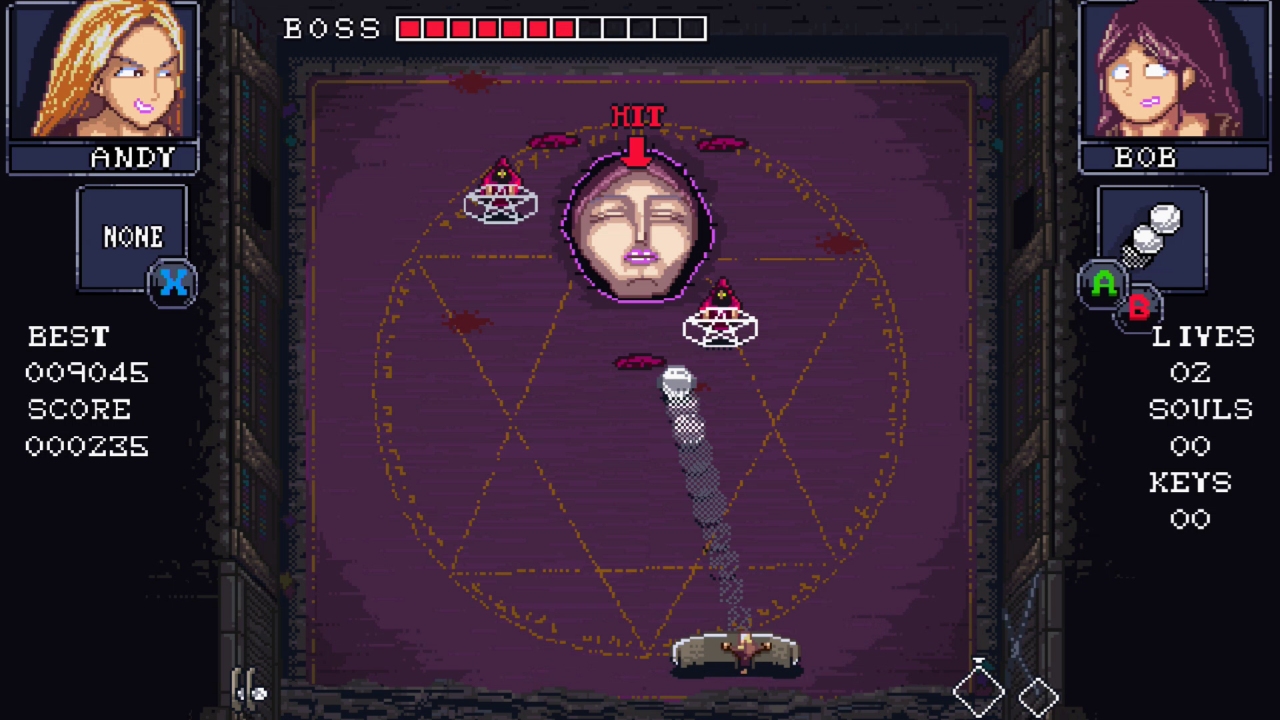Click the BEST score value 009045
Viewport: 1280px width, 720px height.
(x=86, y=373)
